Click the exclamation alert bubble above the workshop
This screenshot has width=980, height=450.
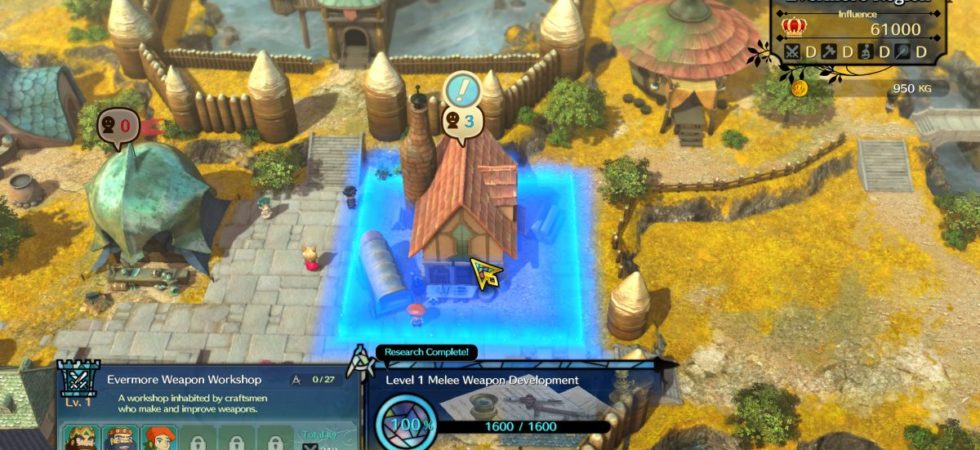[462, 90]
